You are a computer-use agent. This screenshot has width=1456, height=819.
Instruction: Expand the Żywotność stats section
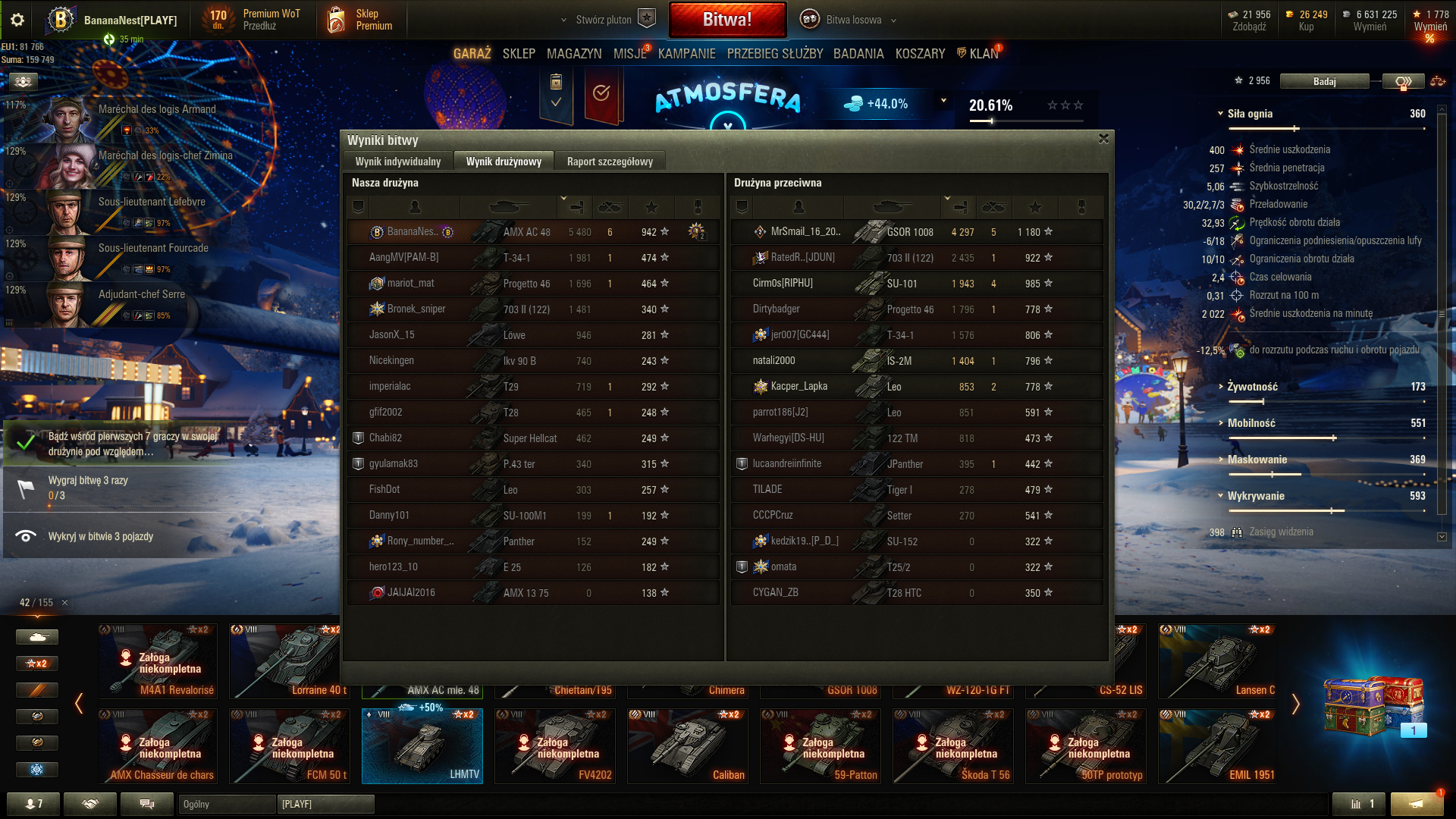[1252, 387]
